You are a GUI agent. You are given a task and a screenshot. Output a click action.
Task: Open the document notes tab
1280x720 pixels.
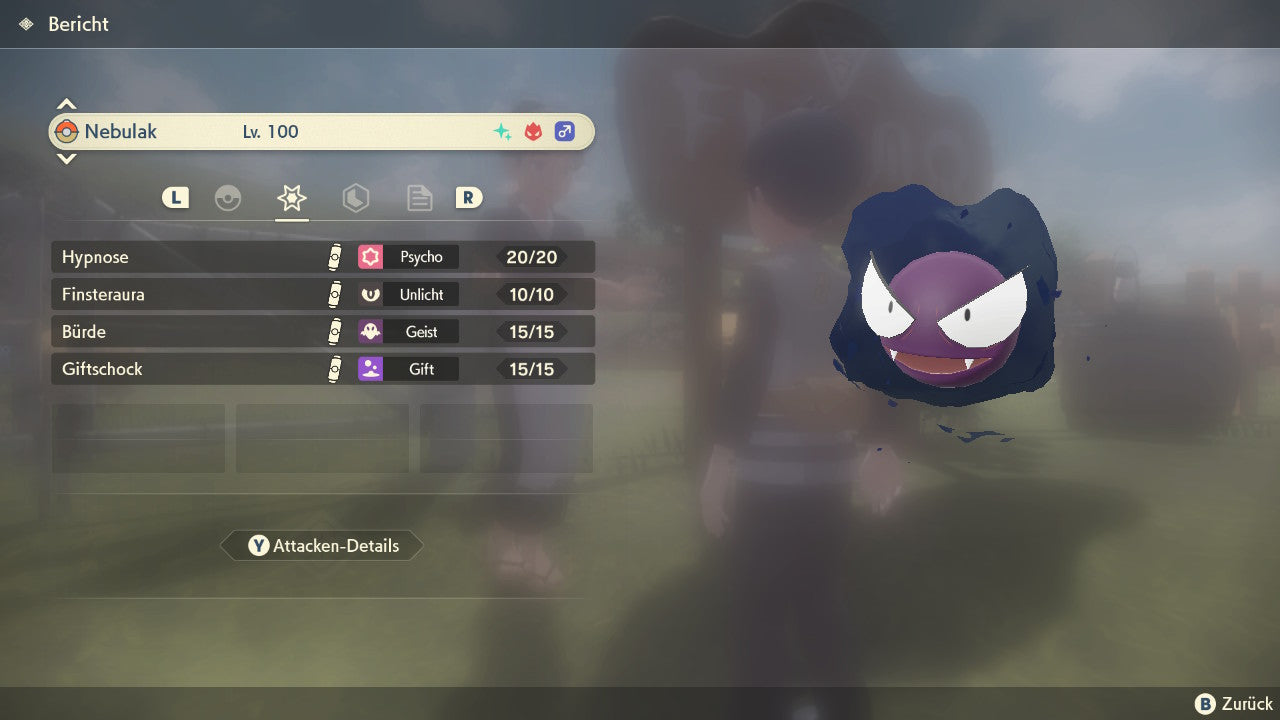point(419,198)
